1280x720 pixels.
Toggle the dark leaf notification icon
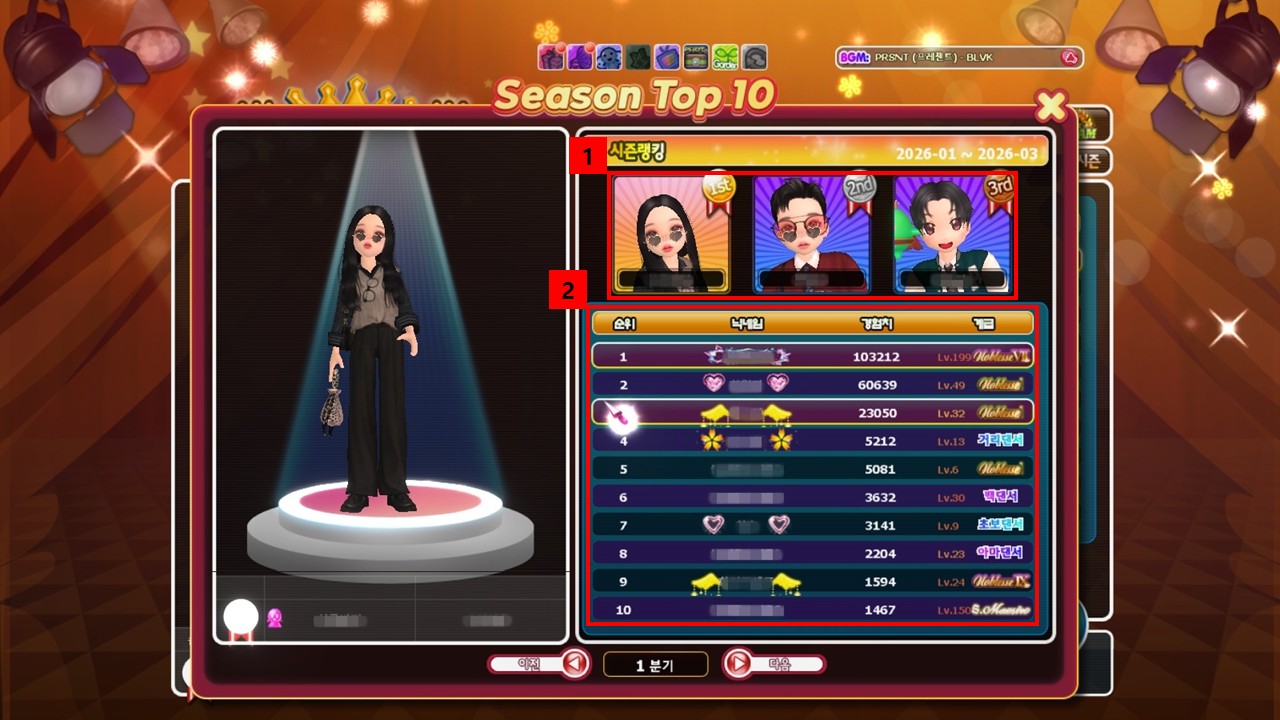[637, 57]
